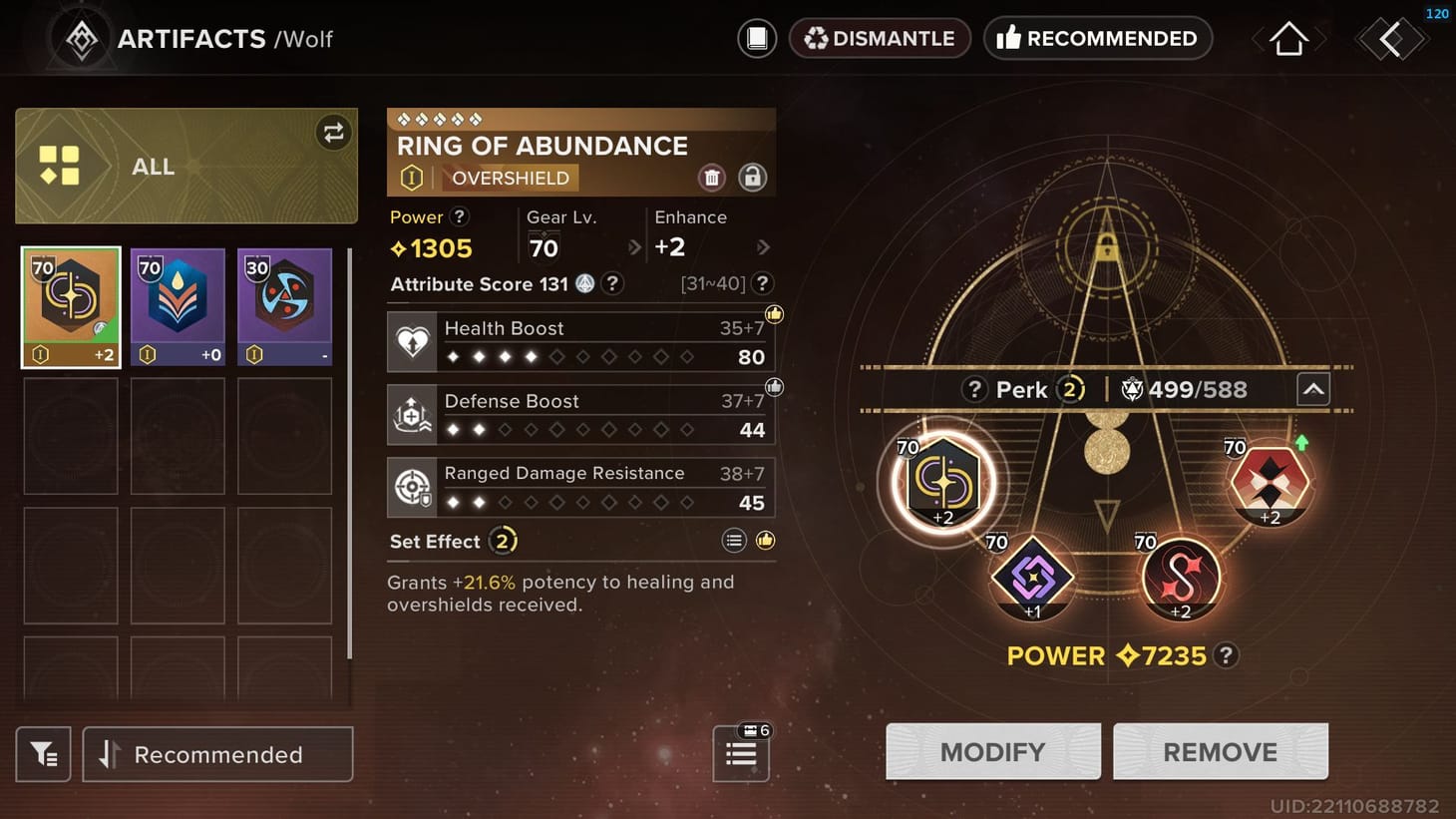The width and height of the screenshot is (1456, 819).
Task: Expand the Gear Lv. chevron
Action: pyautogui.click(x=636, y=246)
